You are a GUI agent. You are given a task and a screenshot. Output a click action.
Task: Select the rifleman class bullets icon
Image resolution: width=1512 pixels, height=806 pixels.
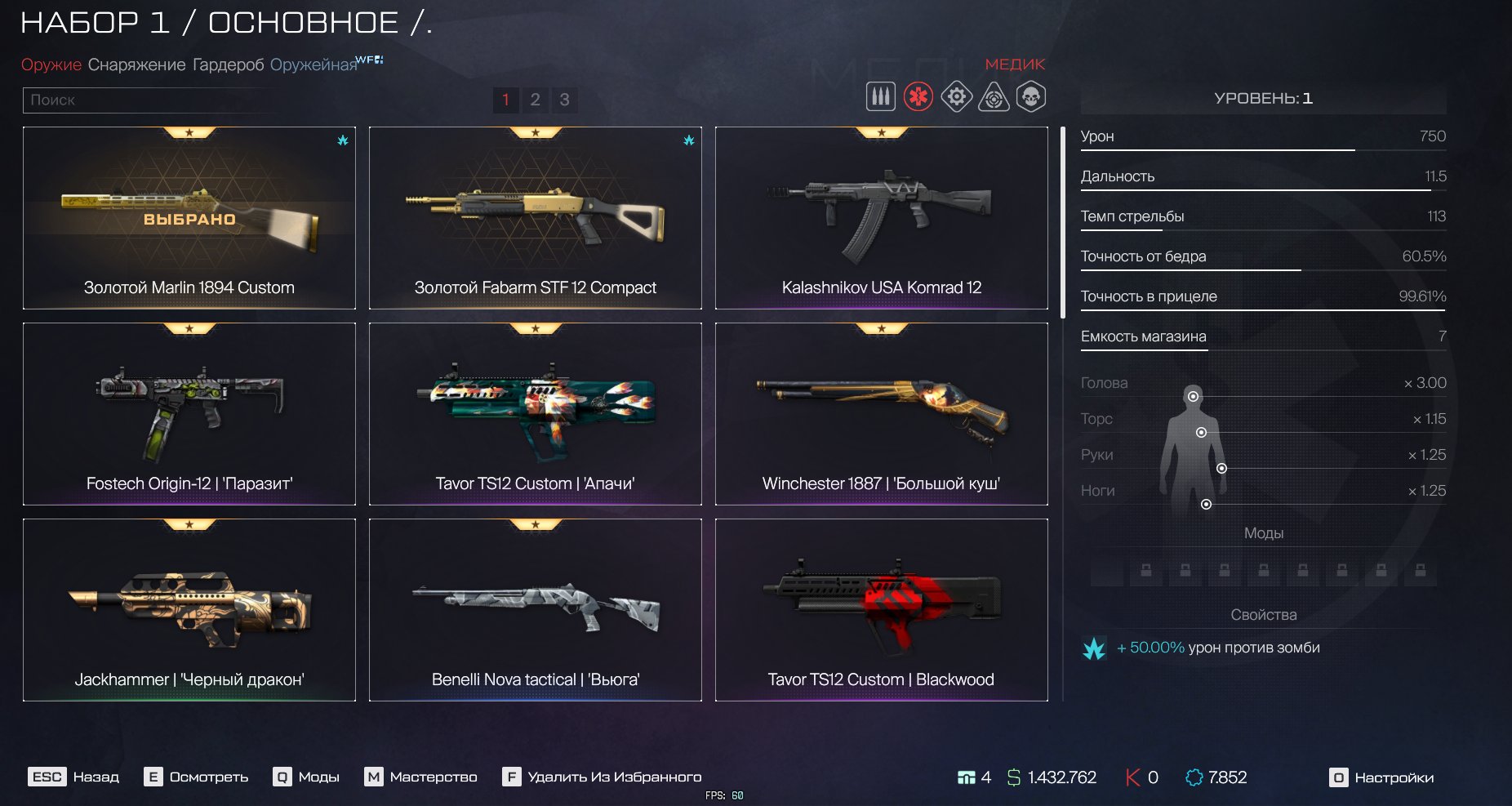(880, 96)
